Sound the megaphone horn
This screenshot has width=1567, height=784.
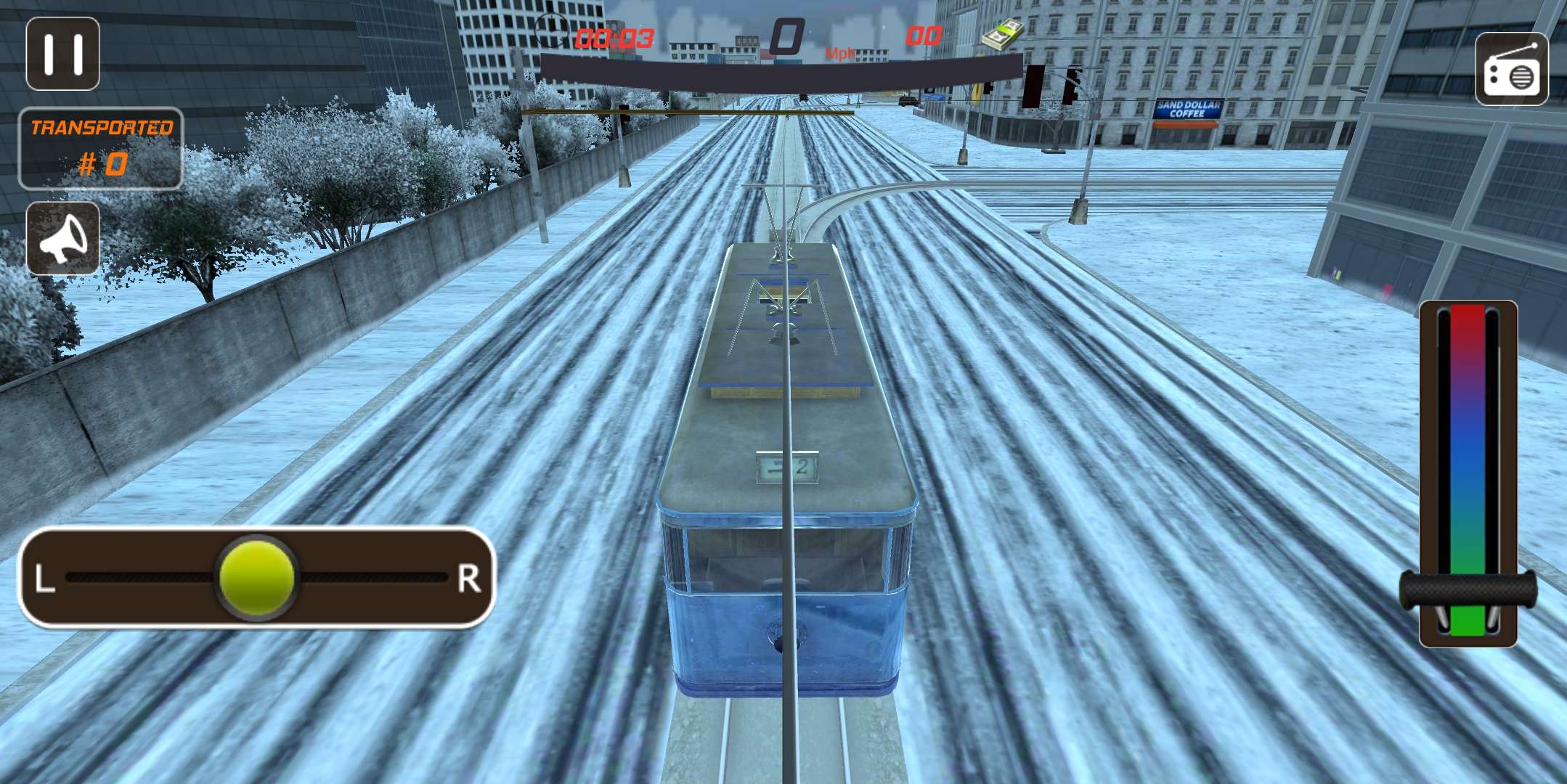[x=63, y=239]
